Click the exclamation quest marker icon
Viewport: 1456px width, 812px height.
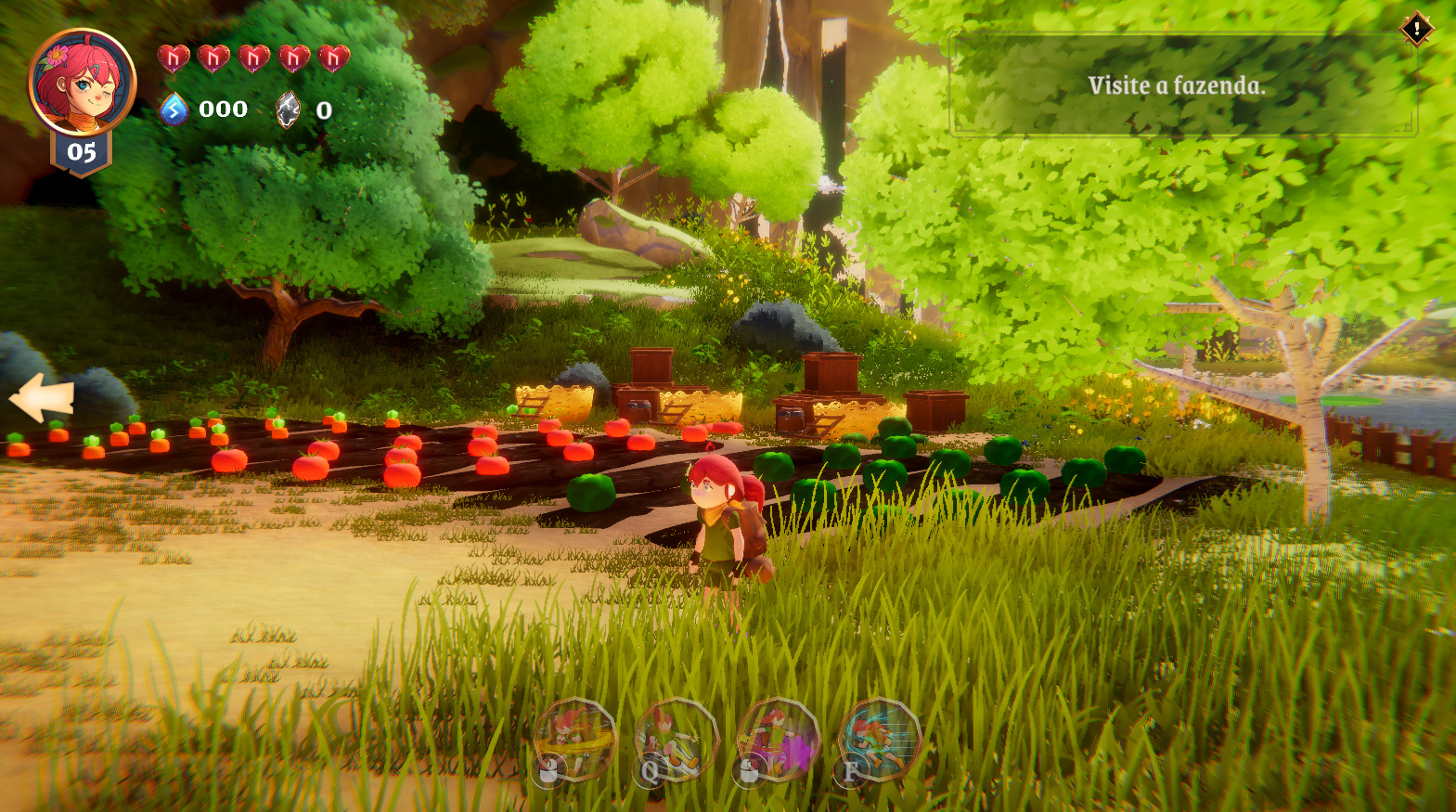point(1416,29)
